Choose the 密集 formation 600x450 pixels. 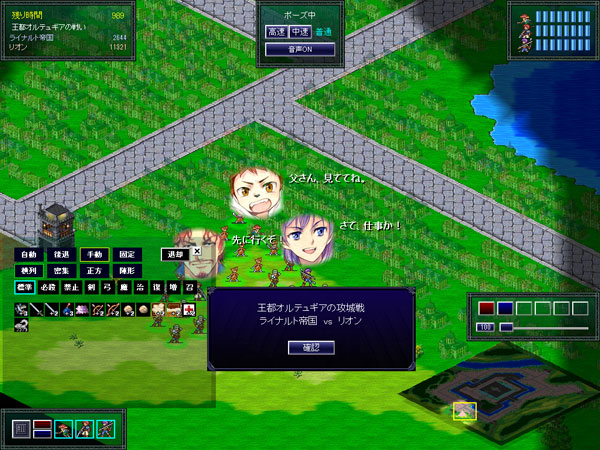pyautogui.click(x=61, y=271)
